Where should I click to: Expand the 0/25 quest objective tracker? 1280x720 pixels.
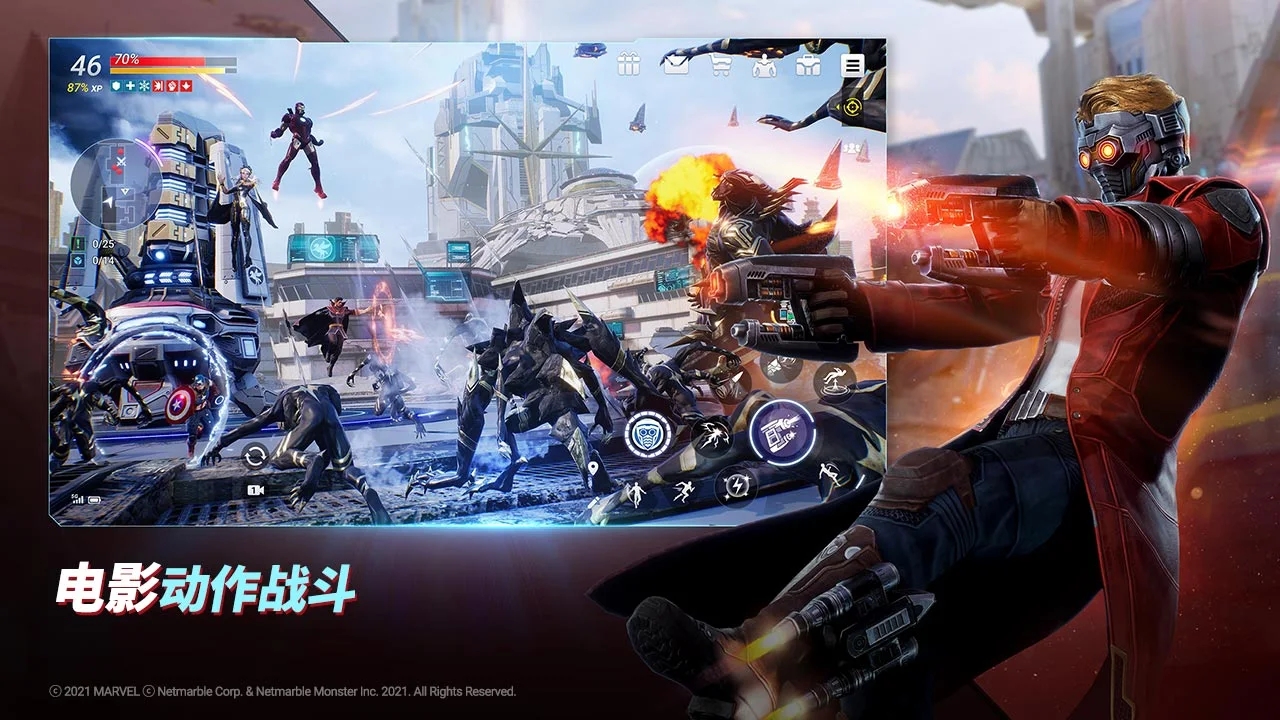(x=97, y=241)
